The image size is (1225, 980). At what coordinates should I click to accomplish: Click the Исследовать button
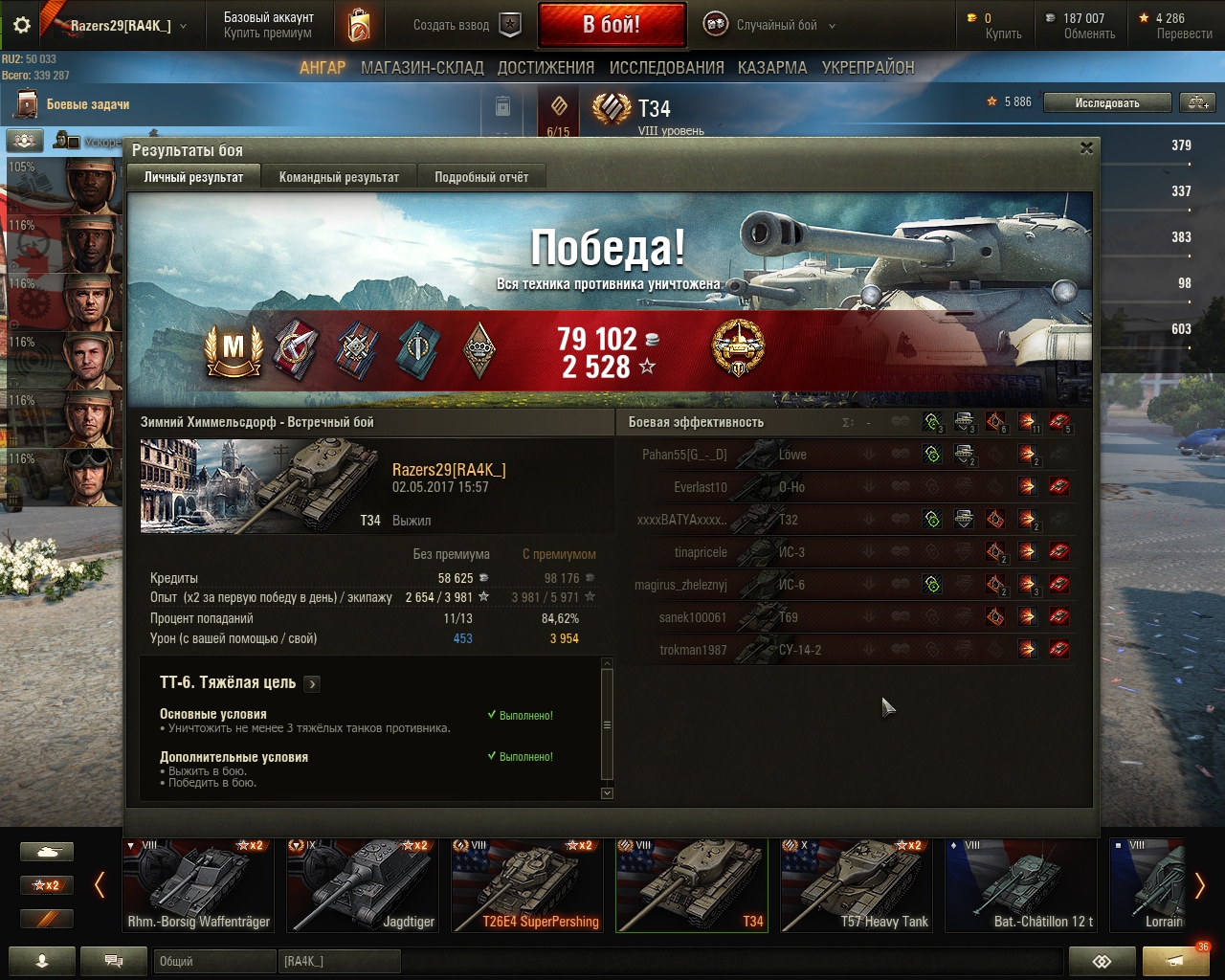(1106, 102)
